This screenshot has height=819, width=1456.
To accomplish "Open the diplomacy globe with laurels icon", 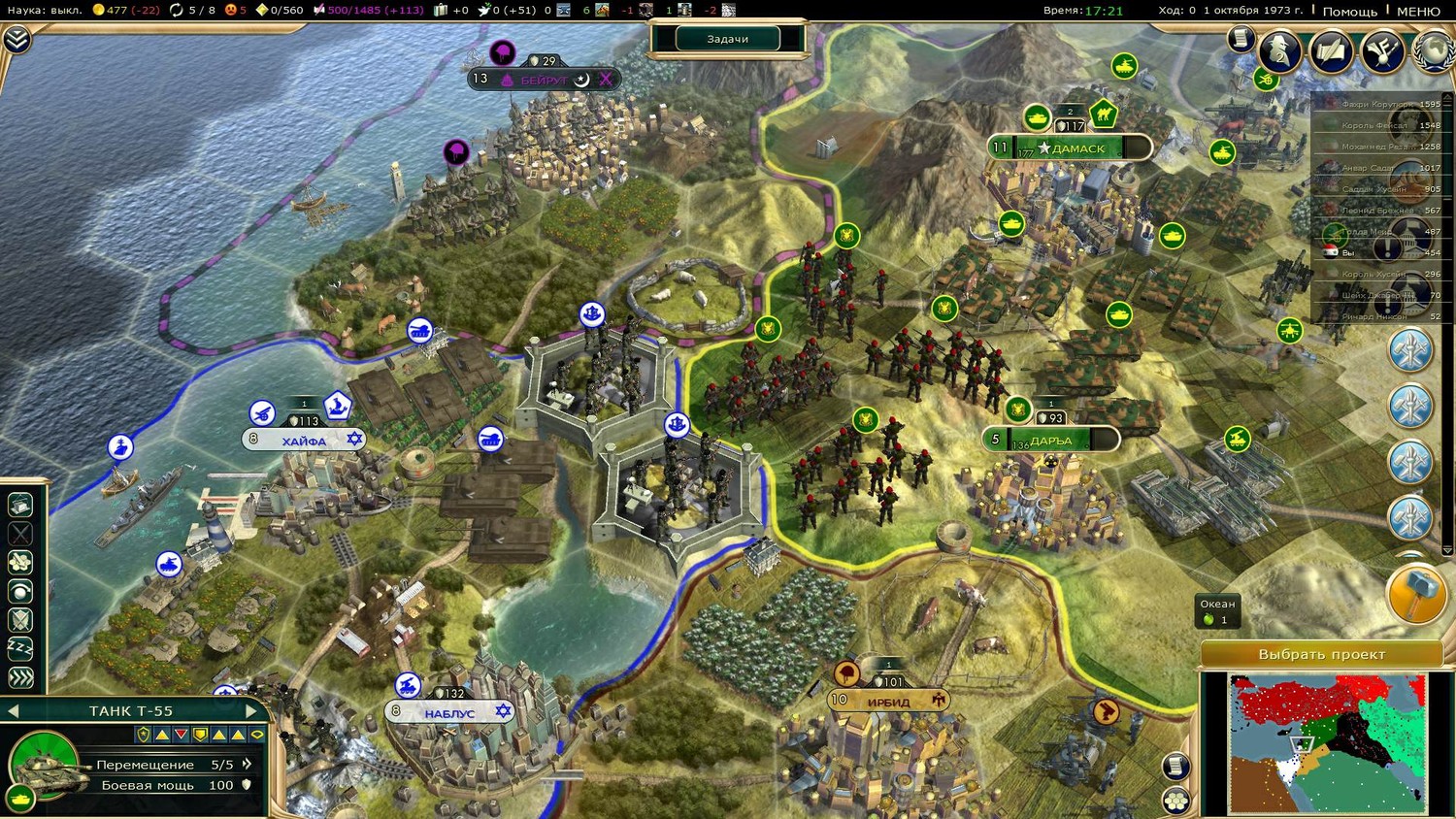I will click(x=1434, y=50).
